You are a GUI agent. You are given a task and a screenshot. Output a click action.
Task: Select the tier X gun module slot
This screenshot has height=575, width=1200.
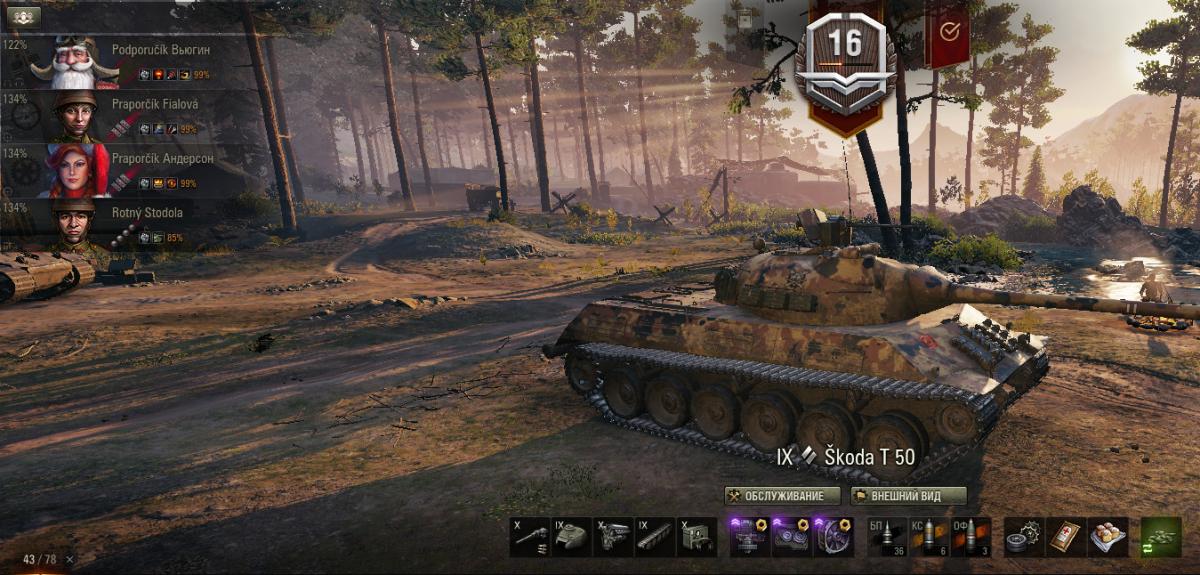529,536
